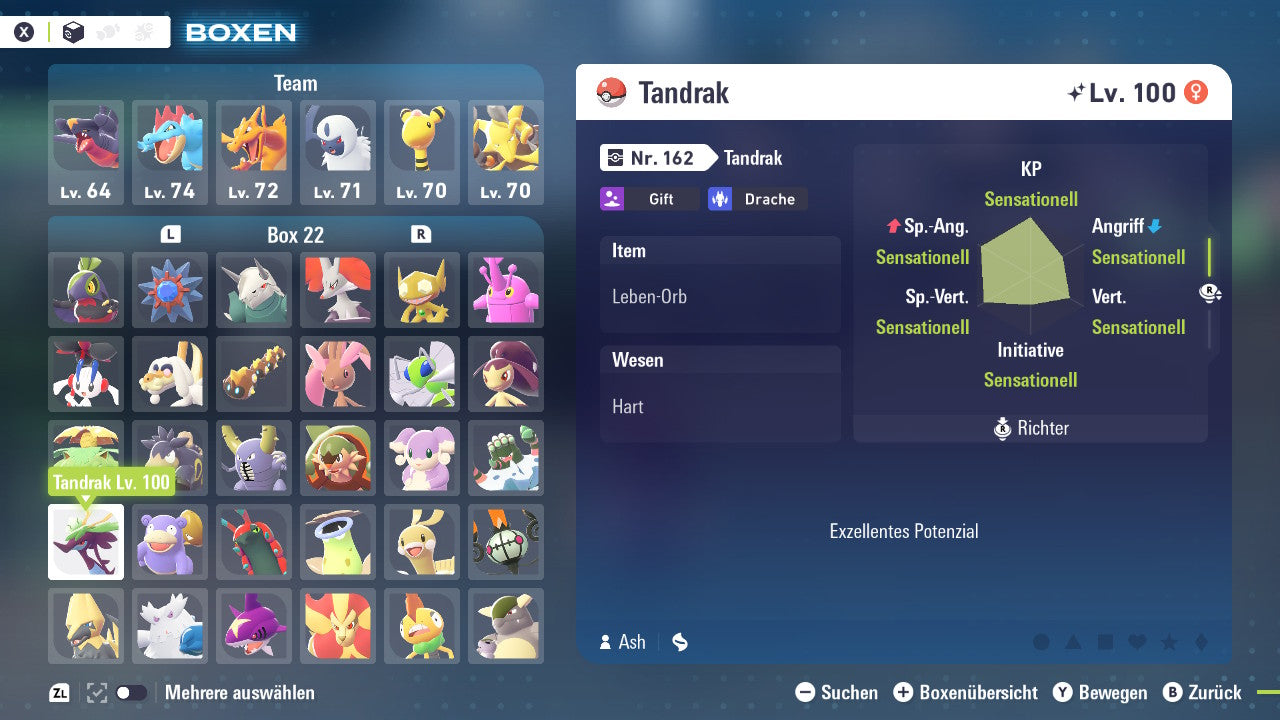Viewport: 1280px width, 720px height.
Task: Click the Poké Ball icon beside Tandrak's name
Action: pos(610,92)
